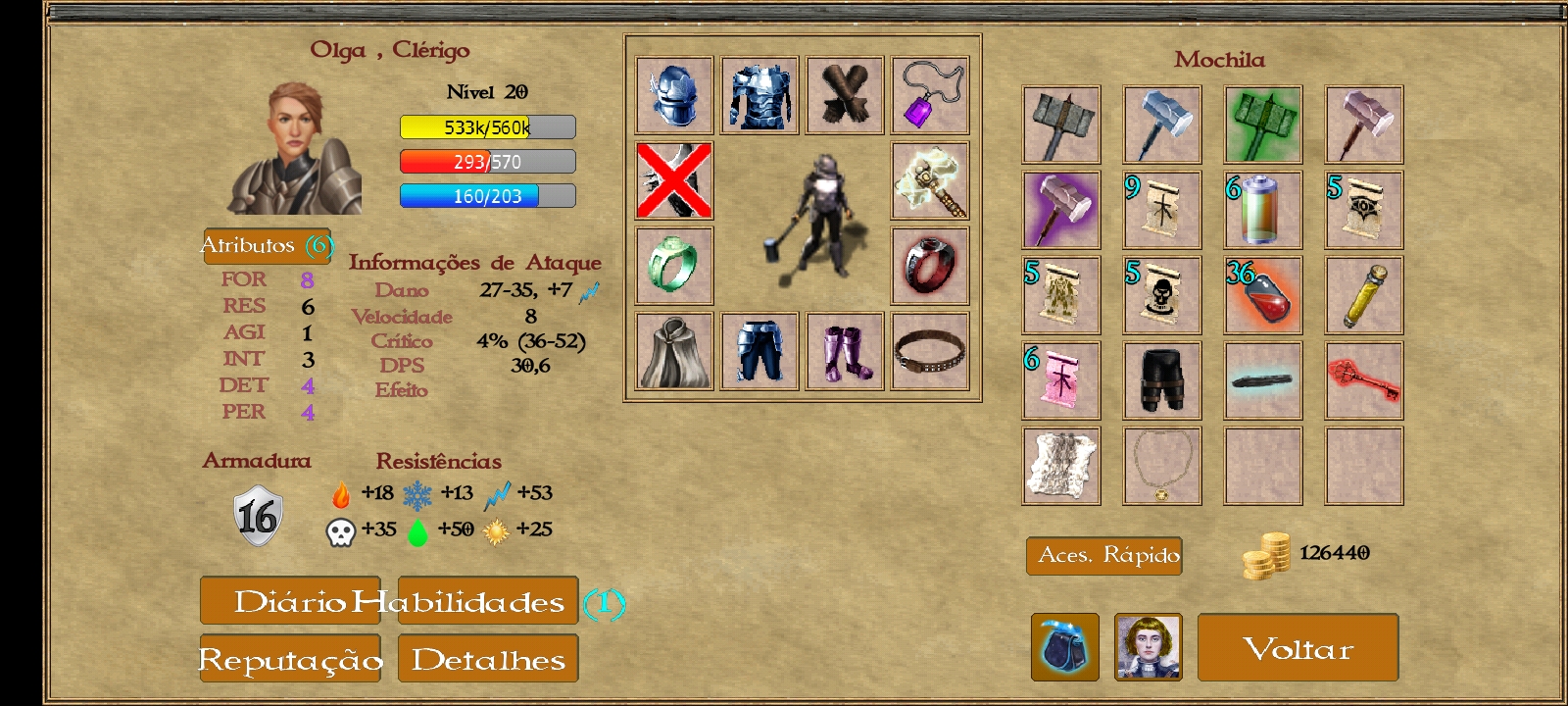Select the battery item stack

click(1263, 210)
